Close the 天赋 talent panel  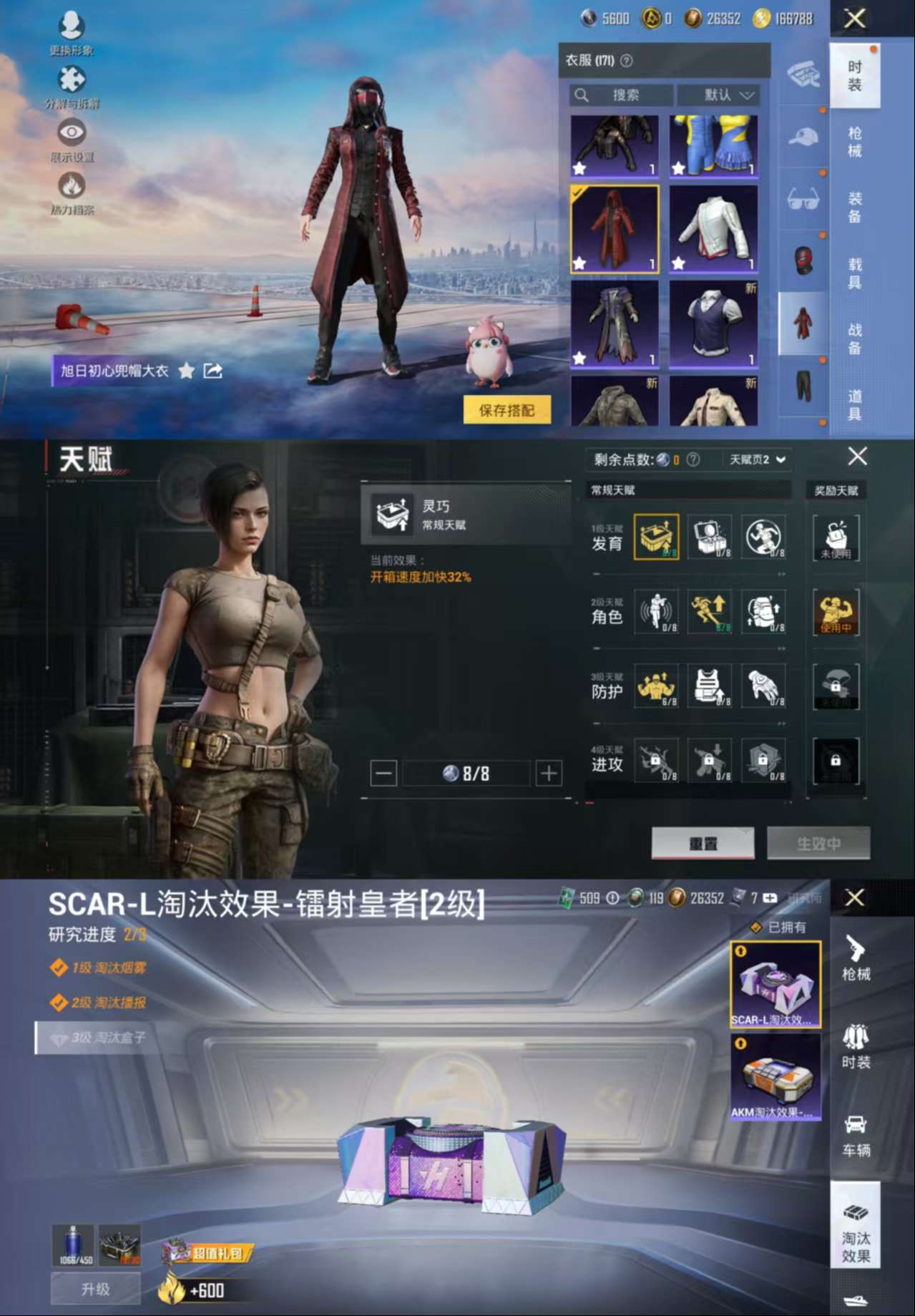tap(857, 456)
